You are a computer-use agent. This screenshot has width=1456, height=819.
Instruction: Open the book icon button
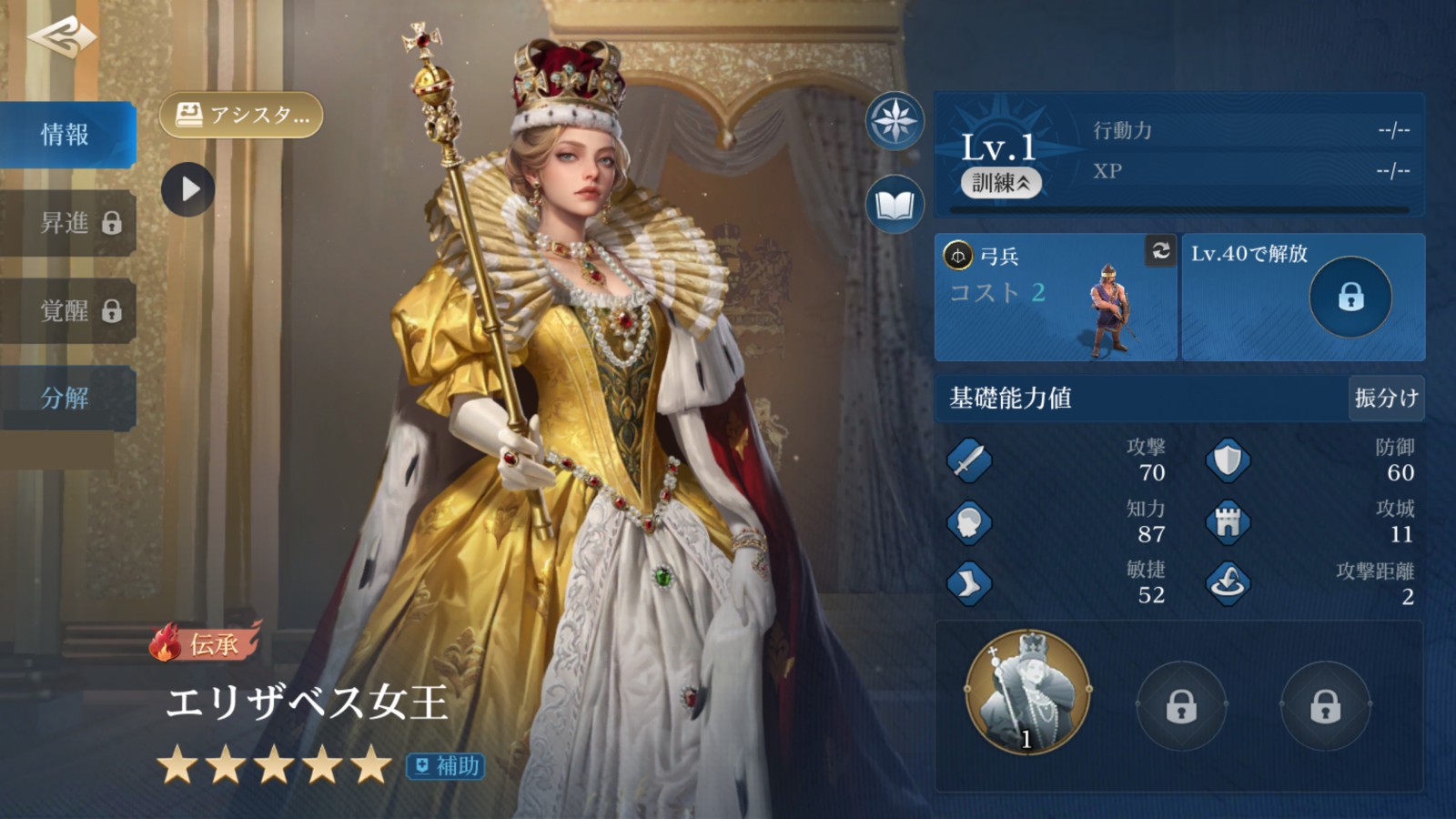[895, 205]
